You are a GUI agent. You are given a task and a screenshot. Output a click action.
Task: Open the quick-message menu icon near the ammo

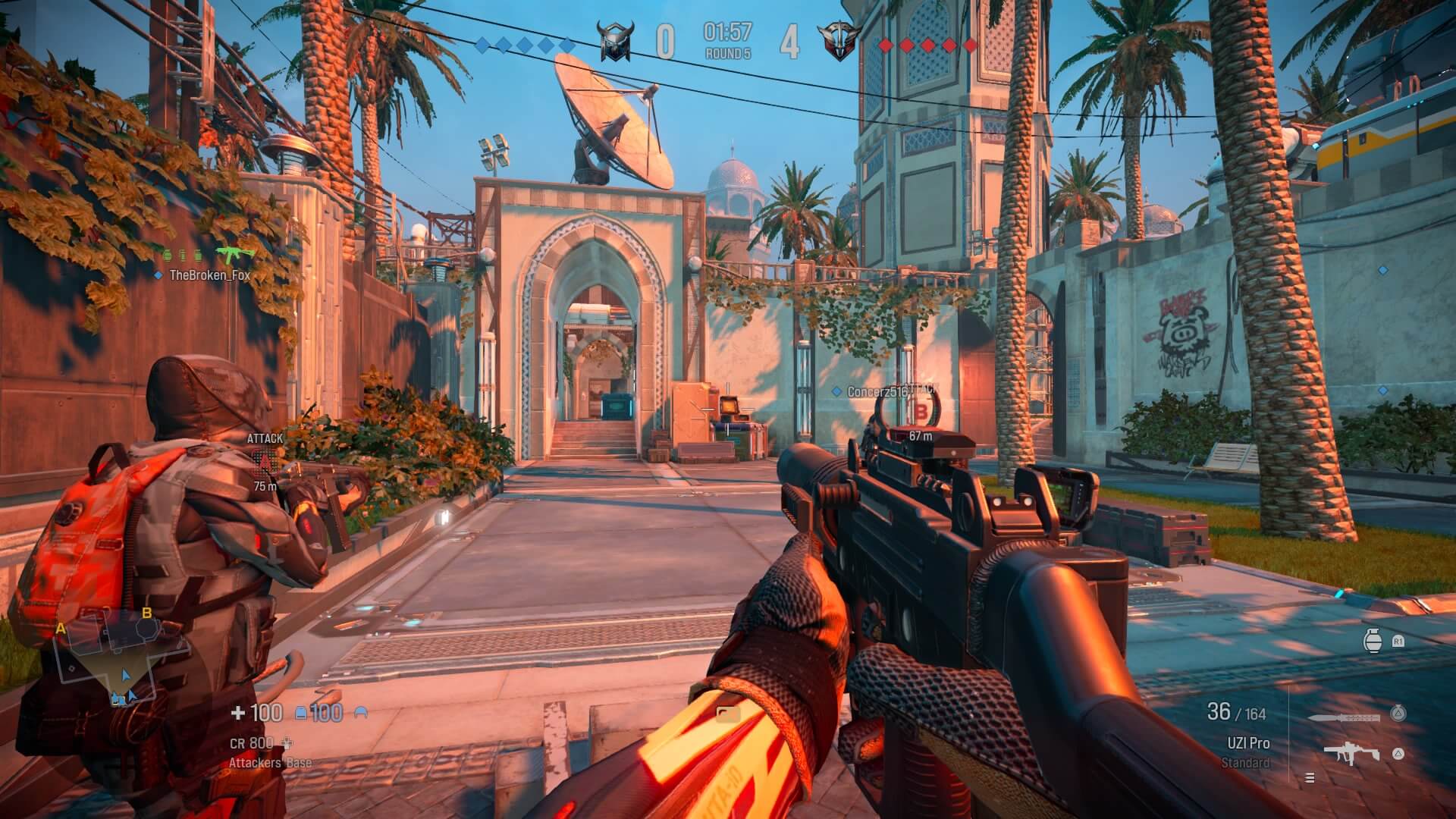pyautogui.click(x=1310, y=778)
